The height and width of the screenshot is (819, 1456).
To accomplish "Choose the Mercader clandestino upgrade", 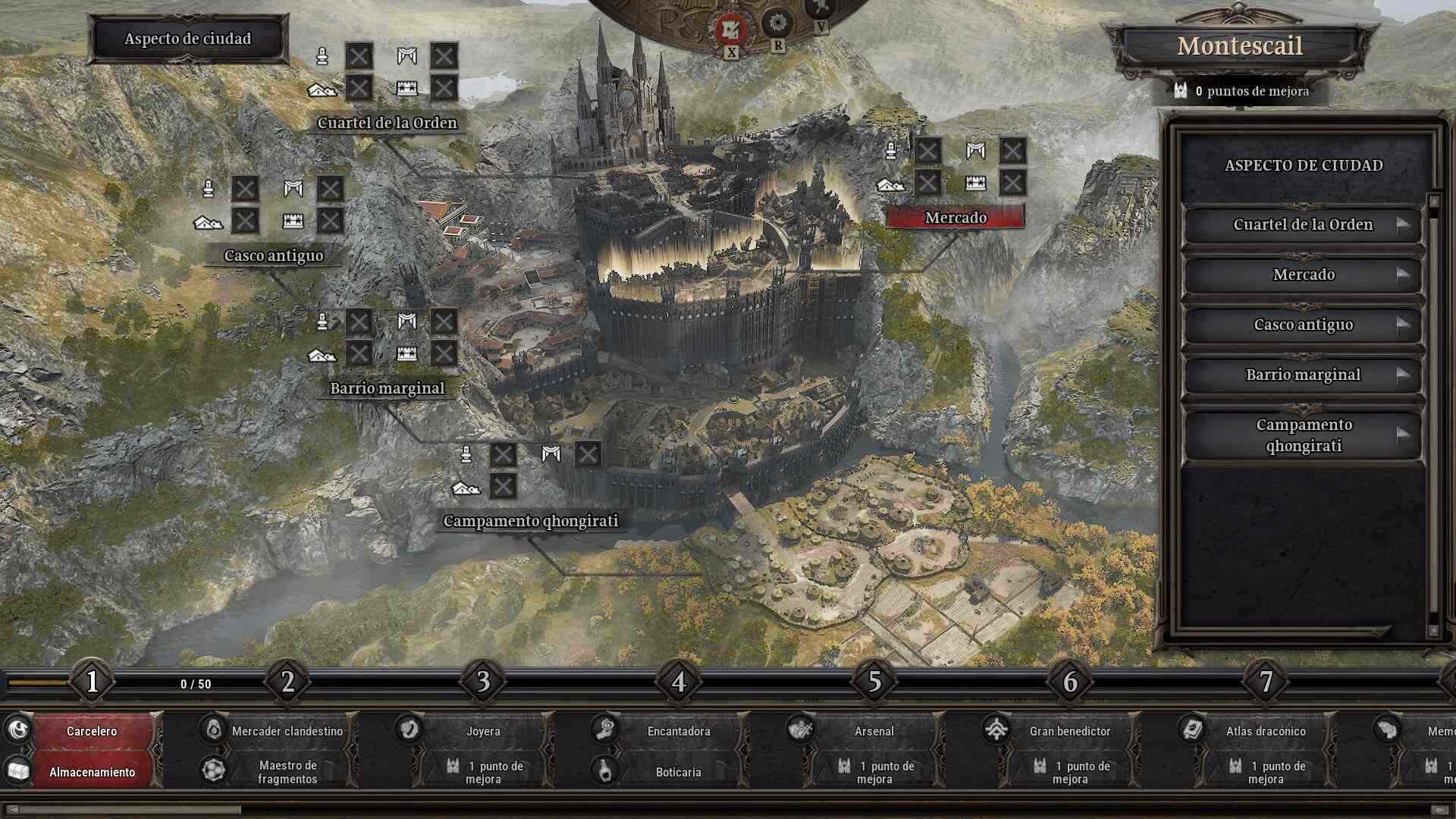I will pos(287,731).
